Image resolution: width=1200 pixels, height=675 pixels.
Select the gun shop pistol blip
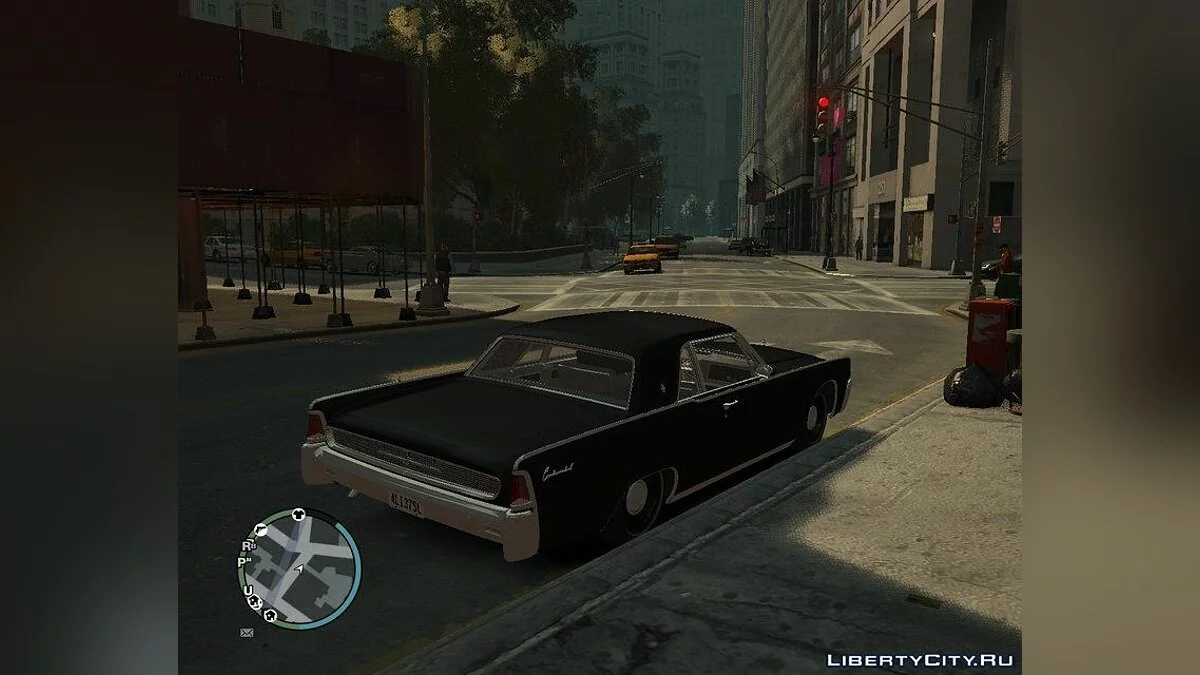pyautogui.click(x=260, y=530)
